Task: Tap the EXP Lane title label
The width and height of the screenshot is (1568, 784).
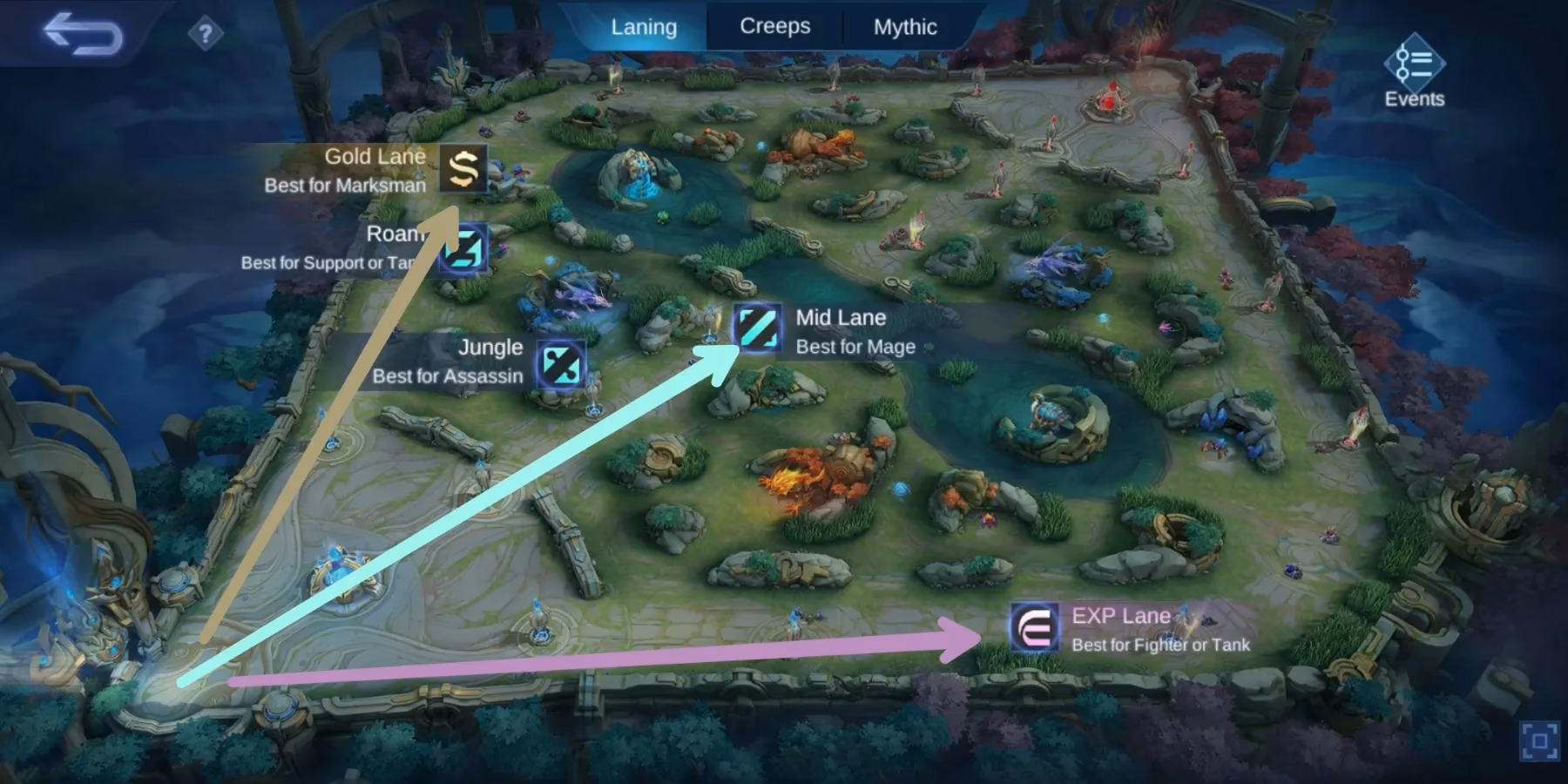Action: (1119, 615)
